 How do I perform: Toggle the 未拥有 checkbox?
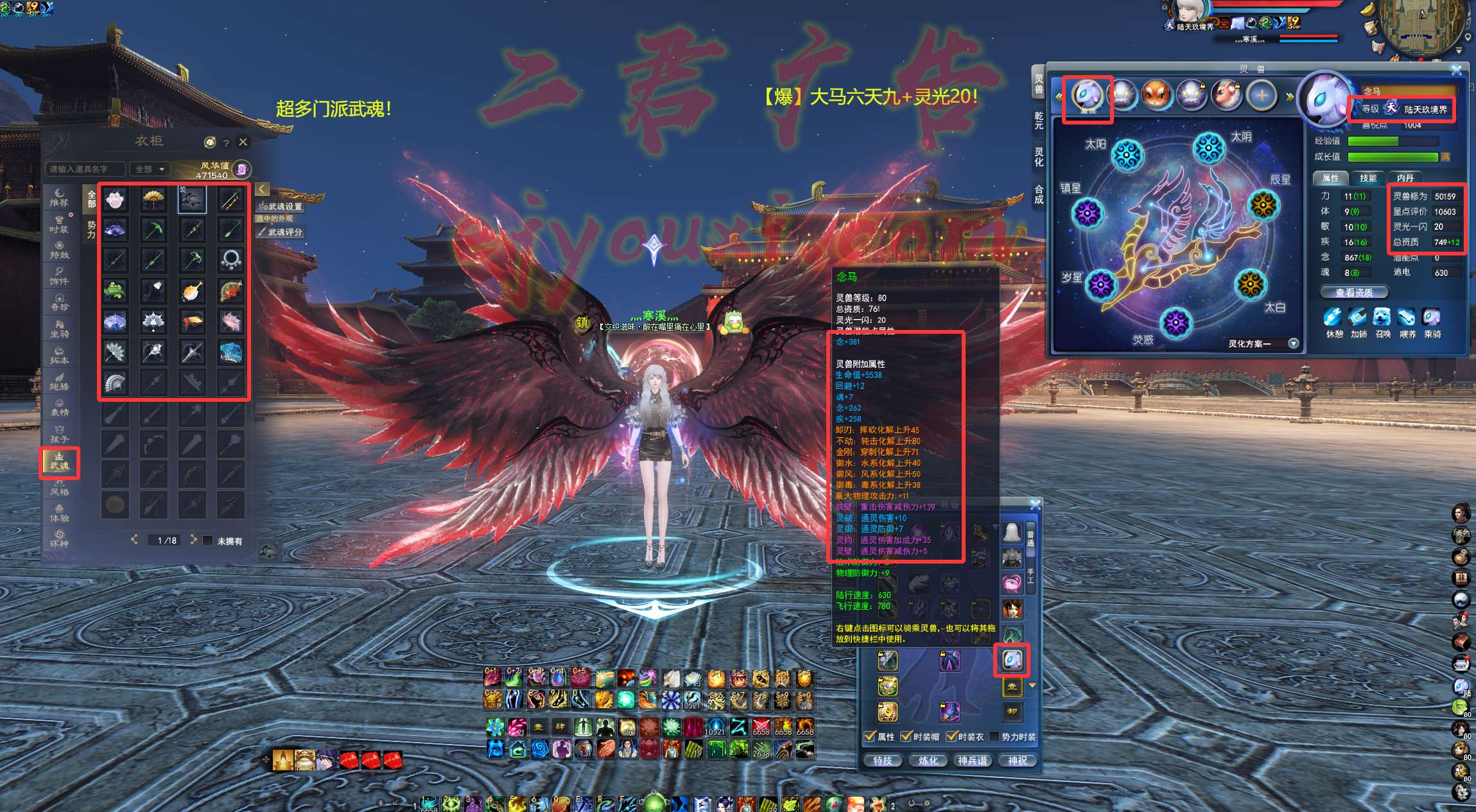pyautogui.click(x=208, y=540)
